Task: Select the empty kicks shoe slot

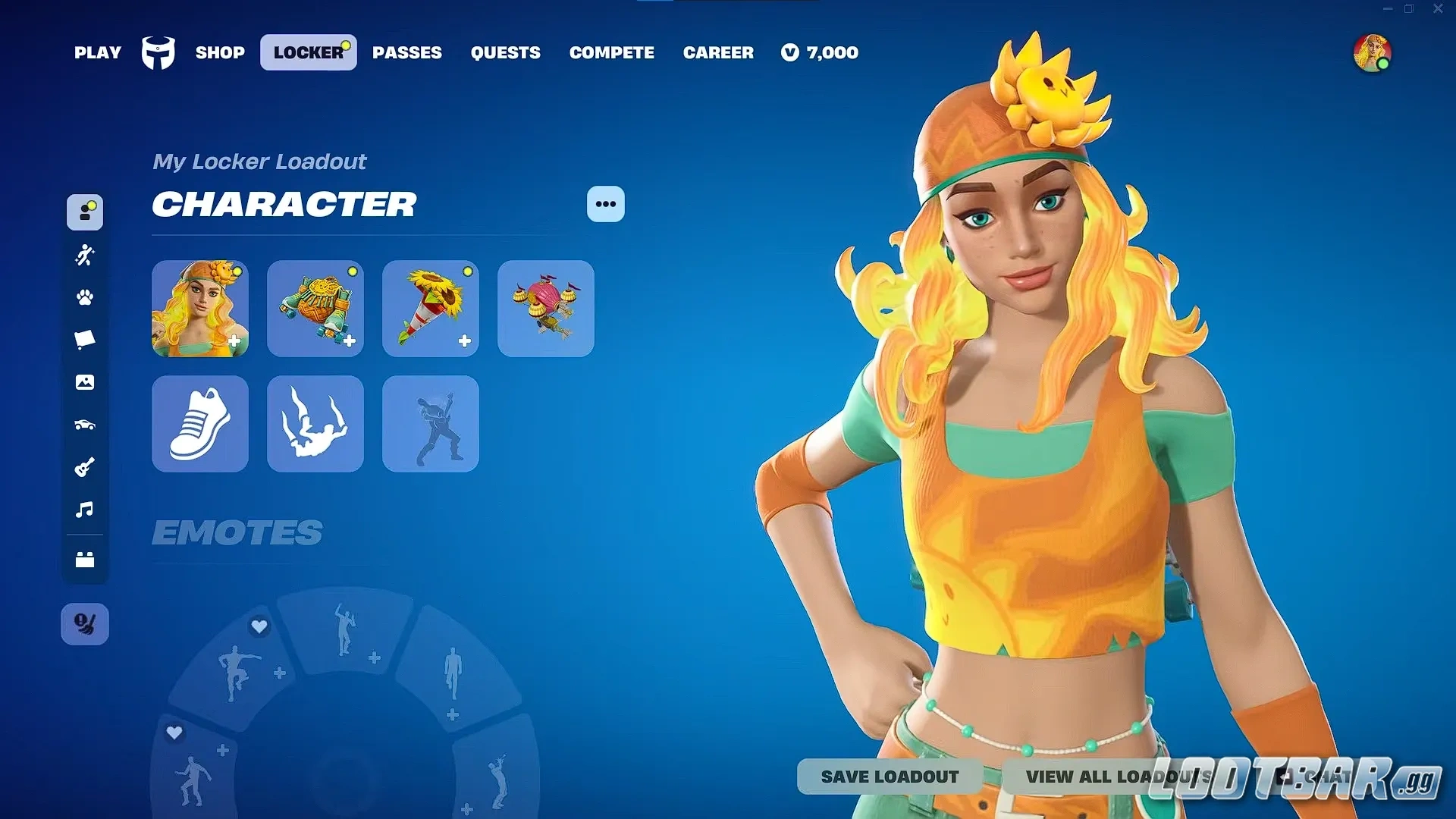Action: pos(199,424)
